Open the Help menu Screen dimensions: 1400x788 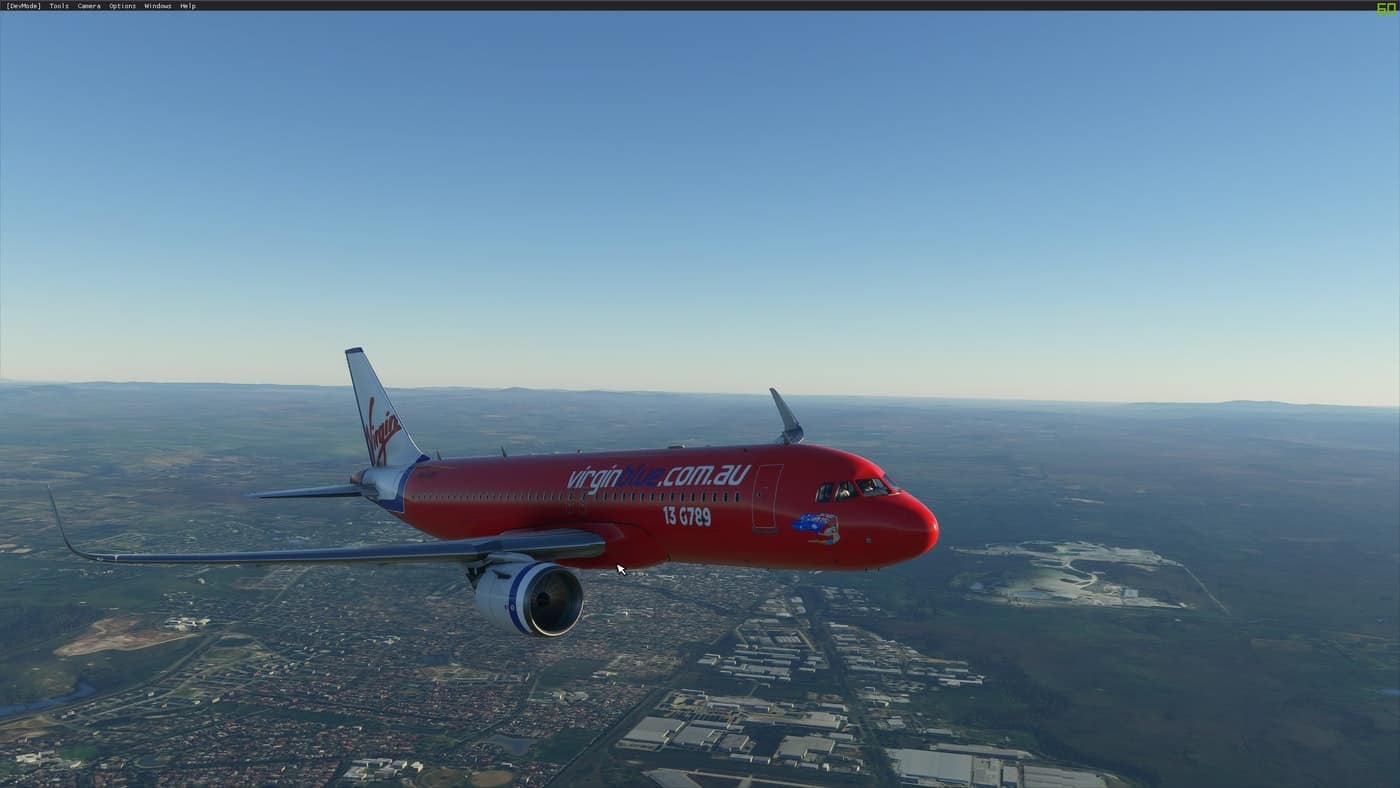coord(188,6)
